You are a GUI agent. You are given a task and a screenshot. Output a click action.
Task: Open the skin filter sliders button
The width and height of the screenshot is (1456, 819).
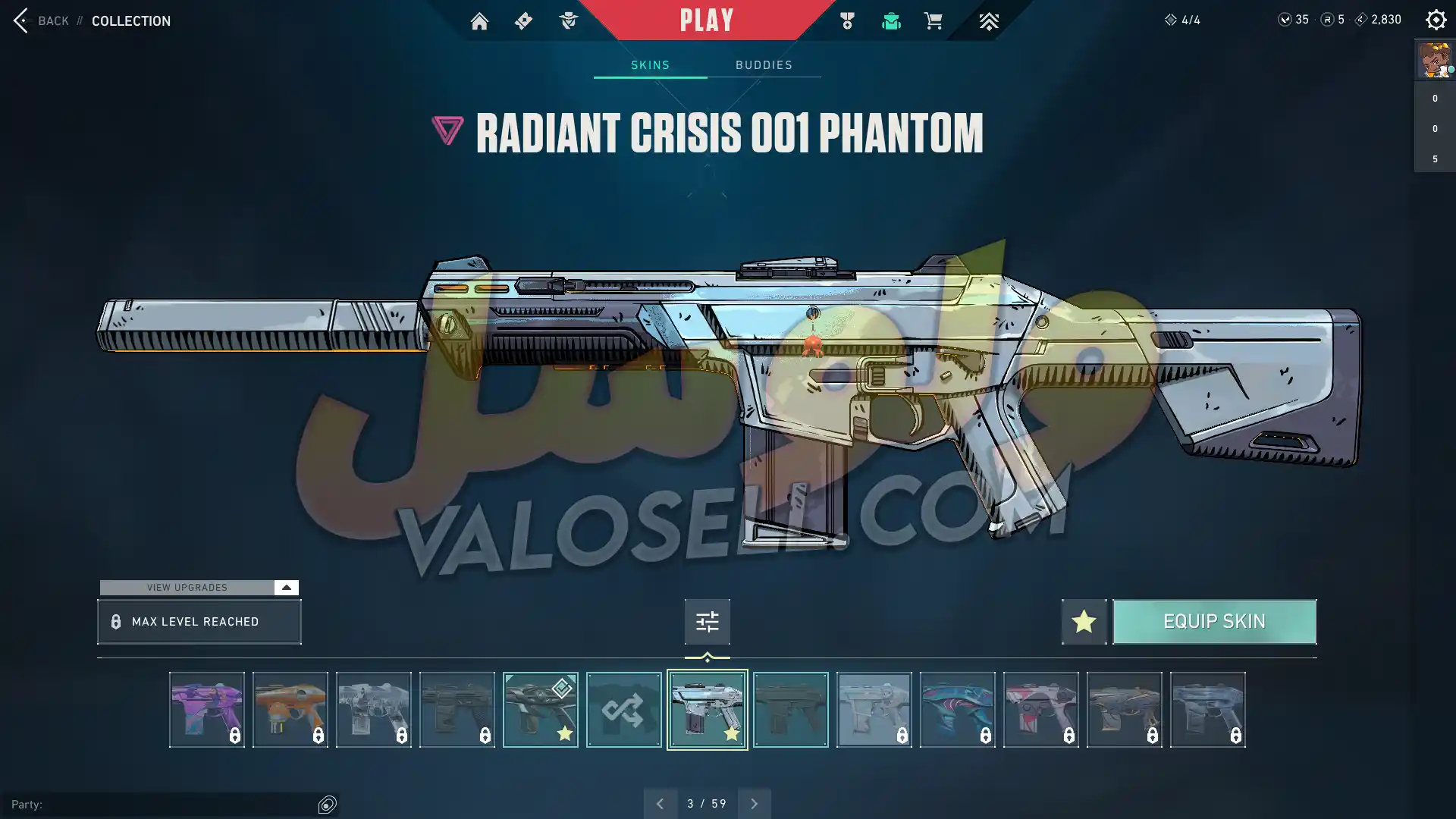pyautogui.click(x=707, y=622)
